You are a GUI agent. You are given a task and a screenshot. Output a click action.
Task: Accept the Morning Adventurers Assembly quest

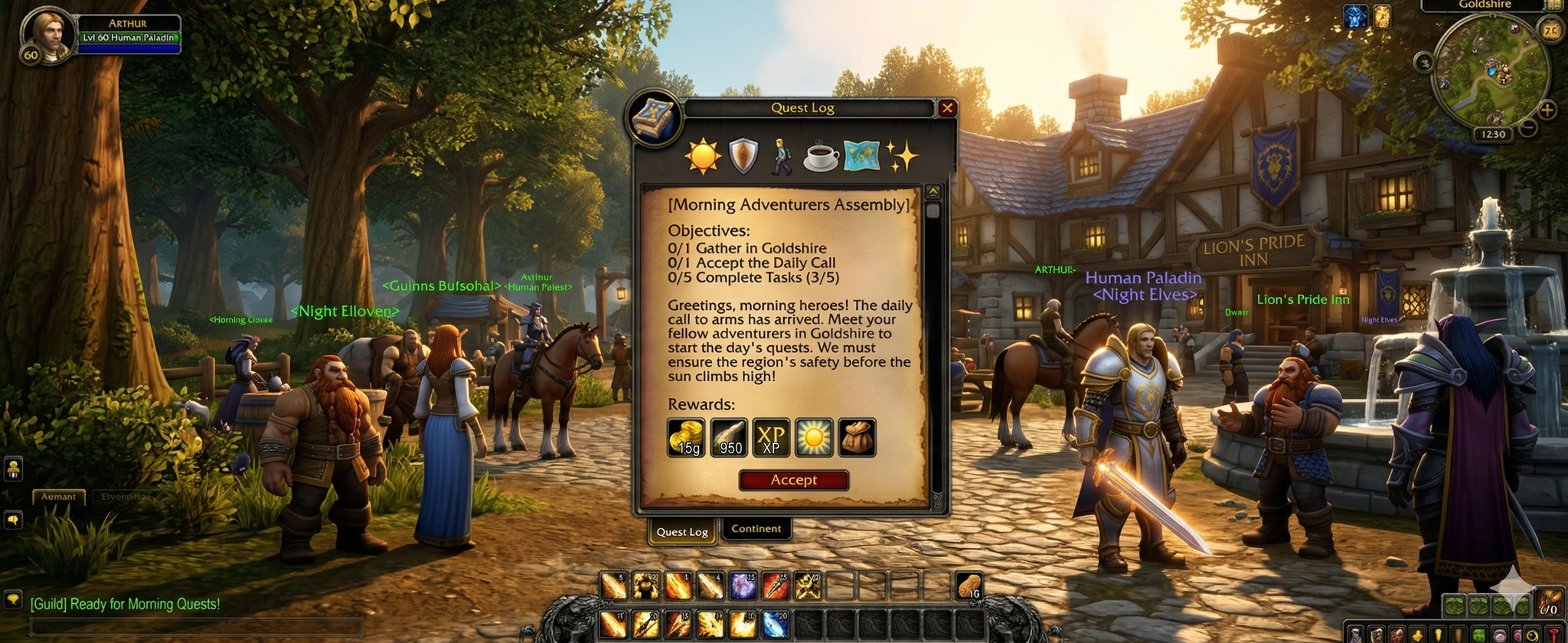793,480
